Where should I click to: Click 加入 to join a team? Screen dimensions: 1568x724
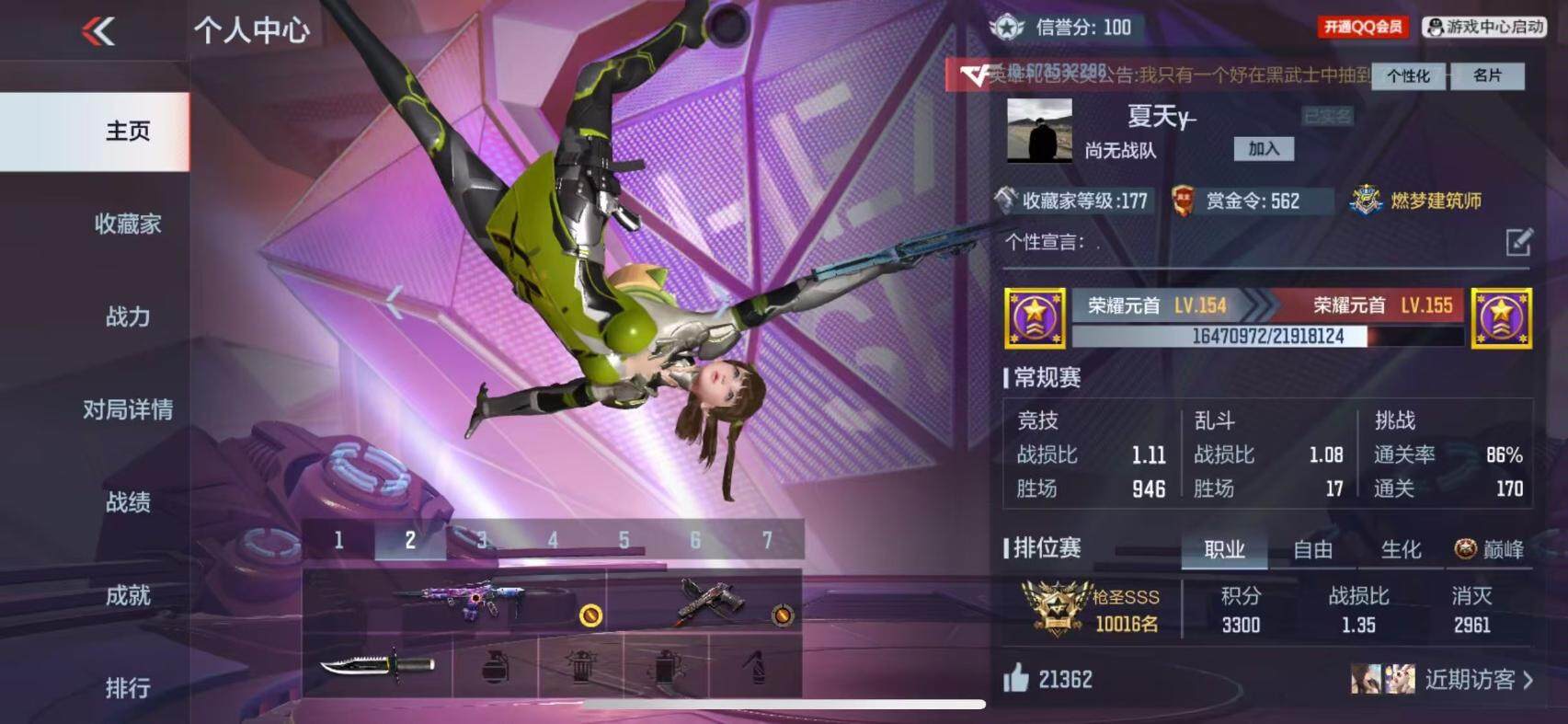coord(1264,149)
